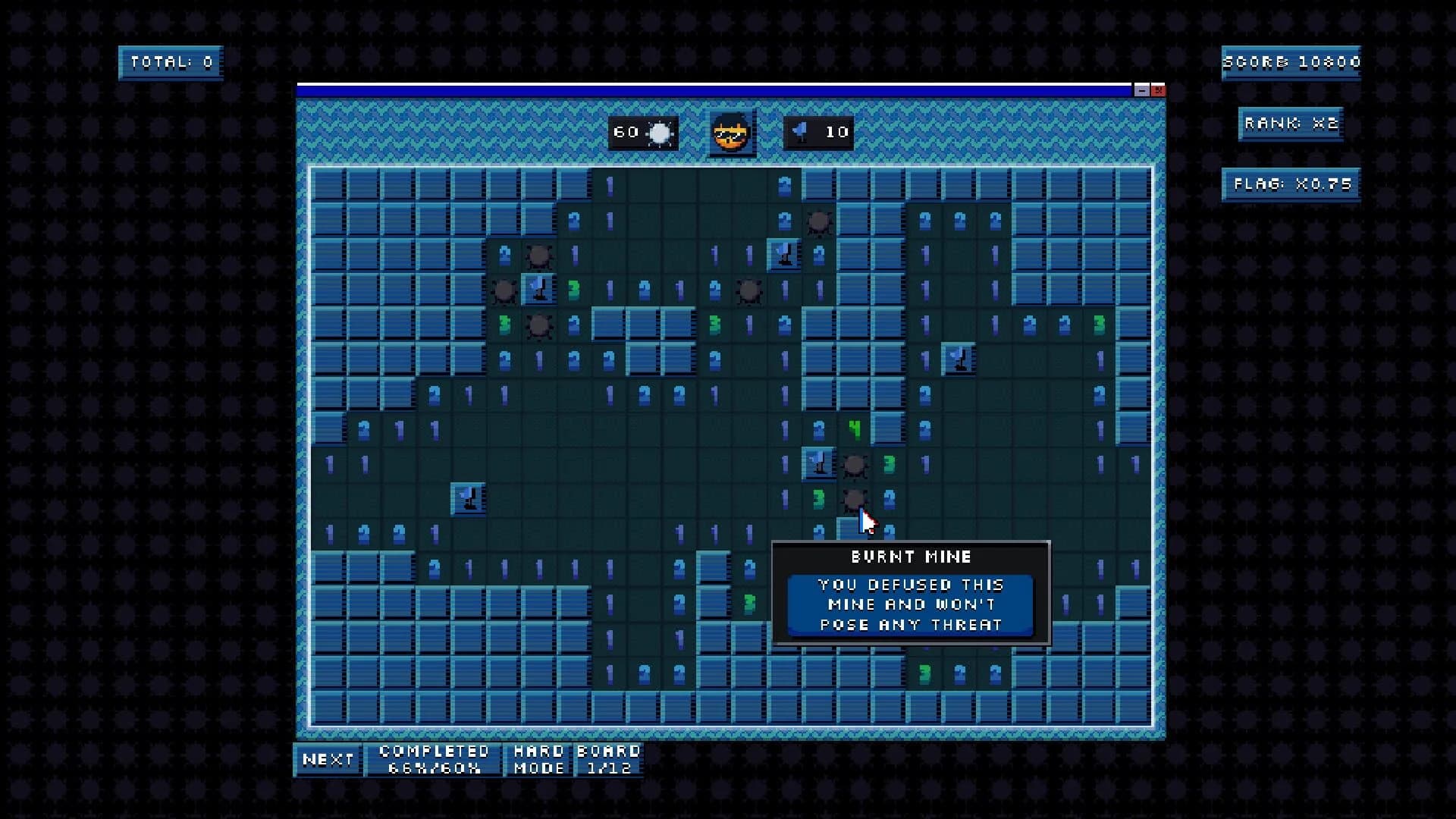Select the BOARD 1/12 panel
1456x819 pixels.
[607, 759]
